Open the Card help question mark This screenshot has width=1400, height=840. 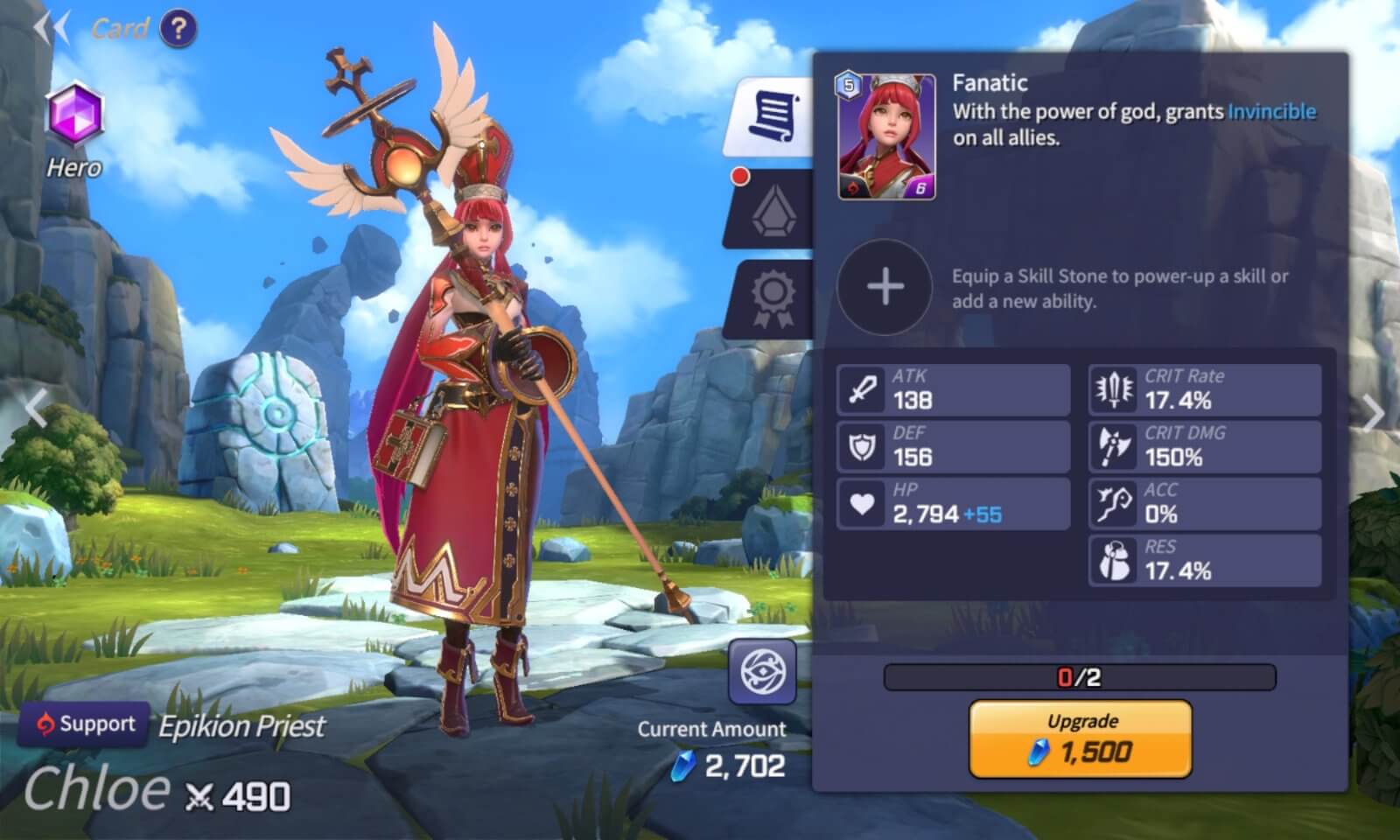(x=178, y=29)
